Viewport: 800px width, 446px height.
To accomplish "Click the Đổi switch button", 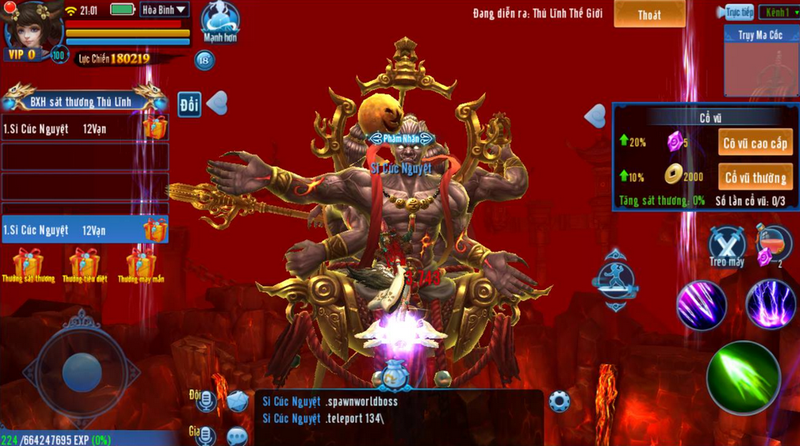I will [189, 103].
